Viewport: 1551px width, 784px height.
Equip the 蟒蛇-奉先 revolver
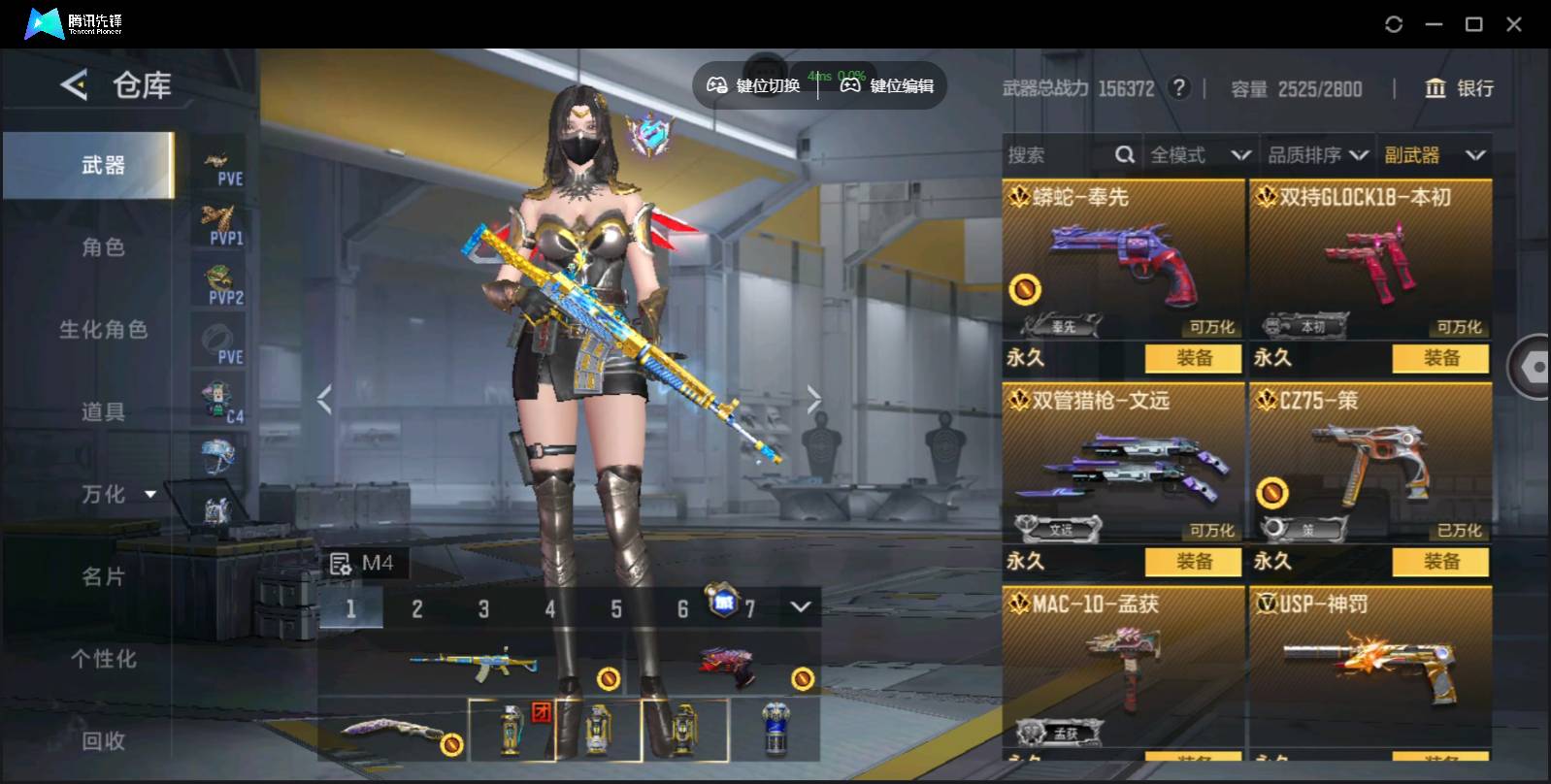coord(1193,358)
